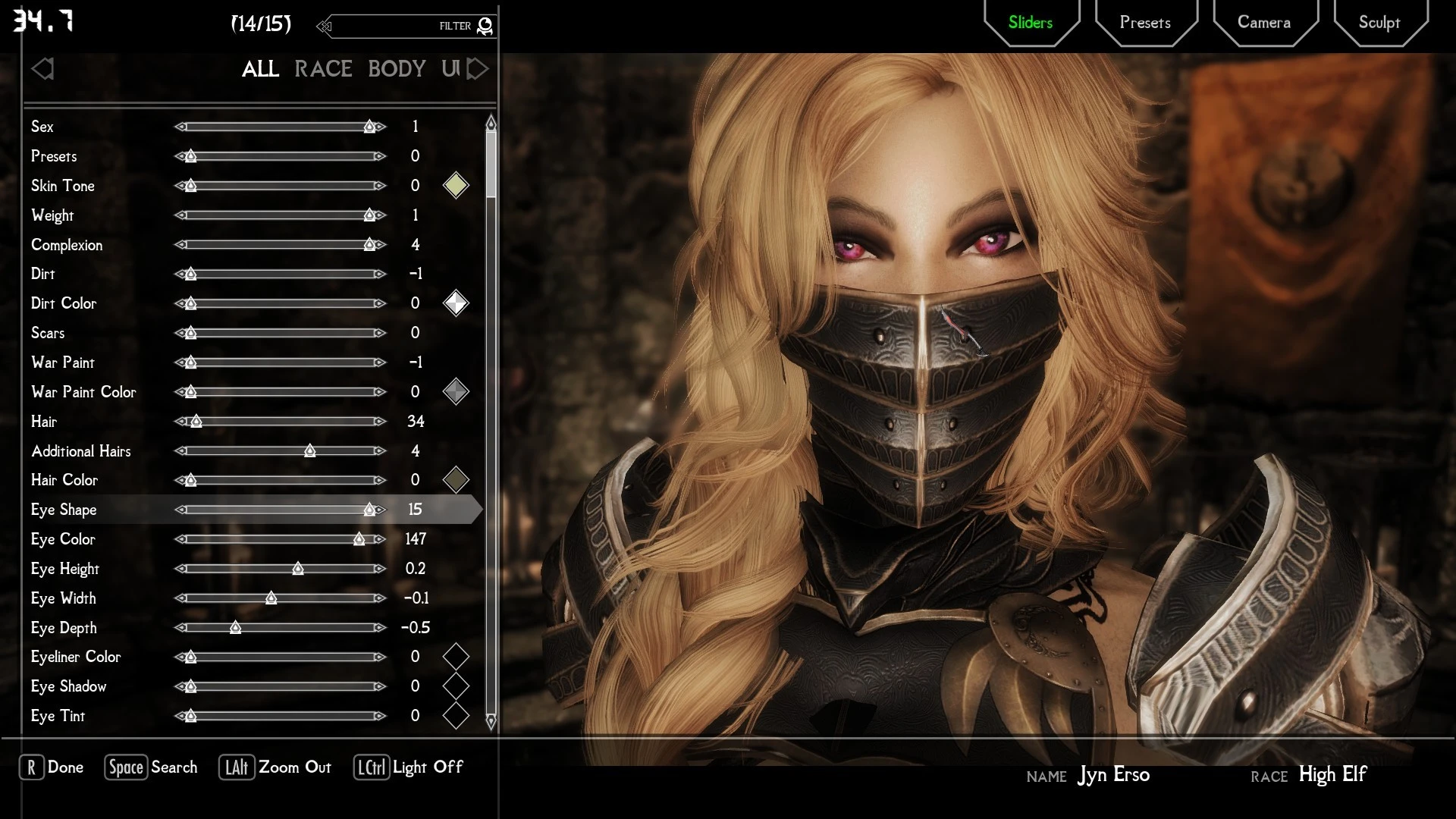Open the Sculpt tab
This screenshot has height=819, width=1456.
click(x=1379, y=23)
